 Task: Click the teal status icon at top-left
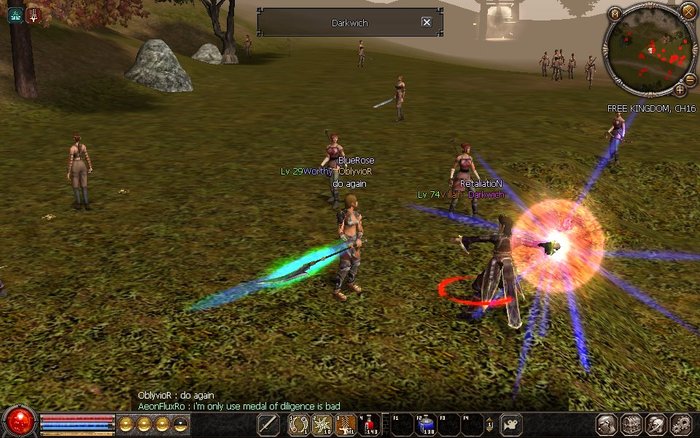pos(15,15)
